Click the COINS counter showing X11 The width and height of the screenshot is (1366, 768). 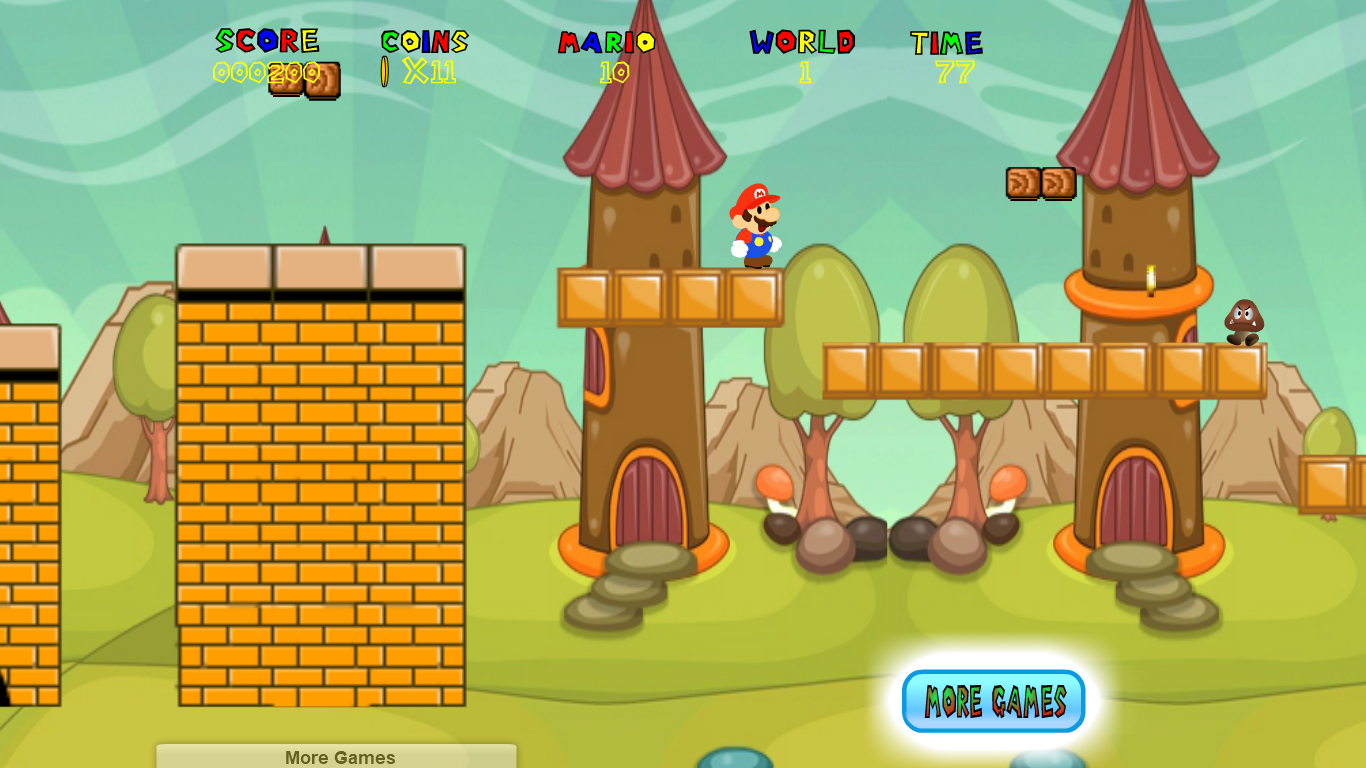click(x=428, y=70)
